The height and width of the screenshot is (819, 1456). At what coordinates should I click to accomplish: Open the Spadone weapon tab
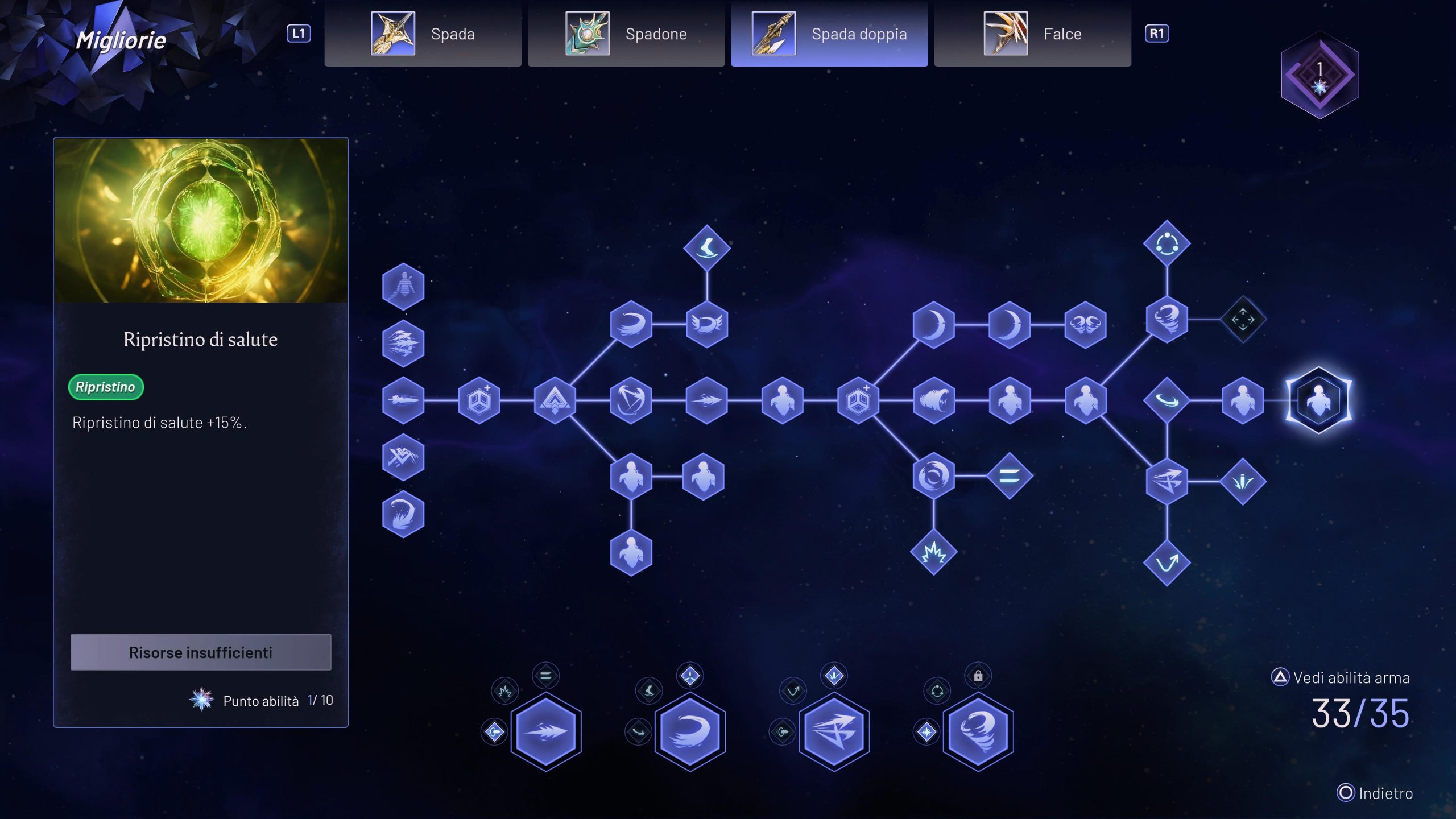[626, 34]
